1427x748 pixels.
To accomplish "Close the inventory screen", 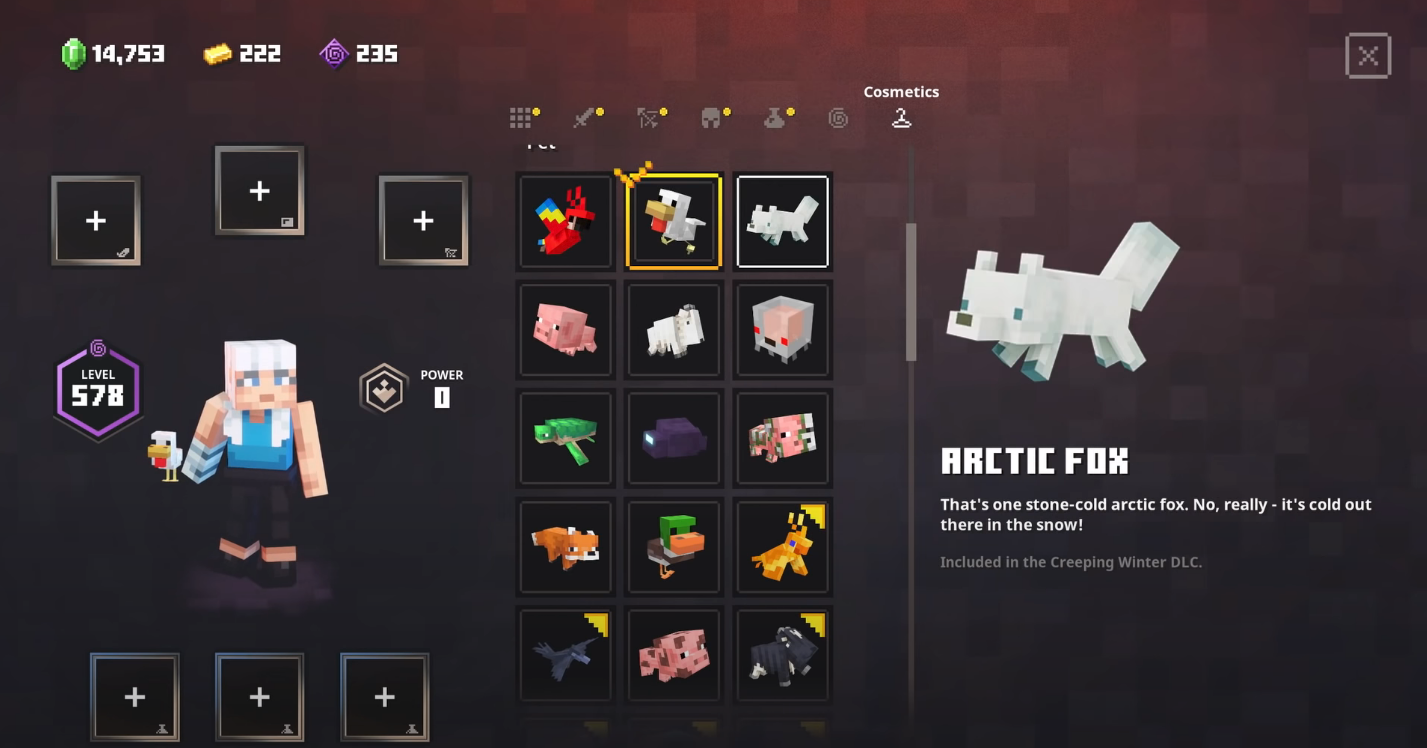I will (1367, 56).
